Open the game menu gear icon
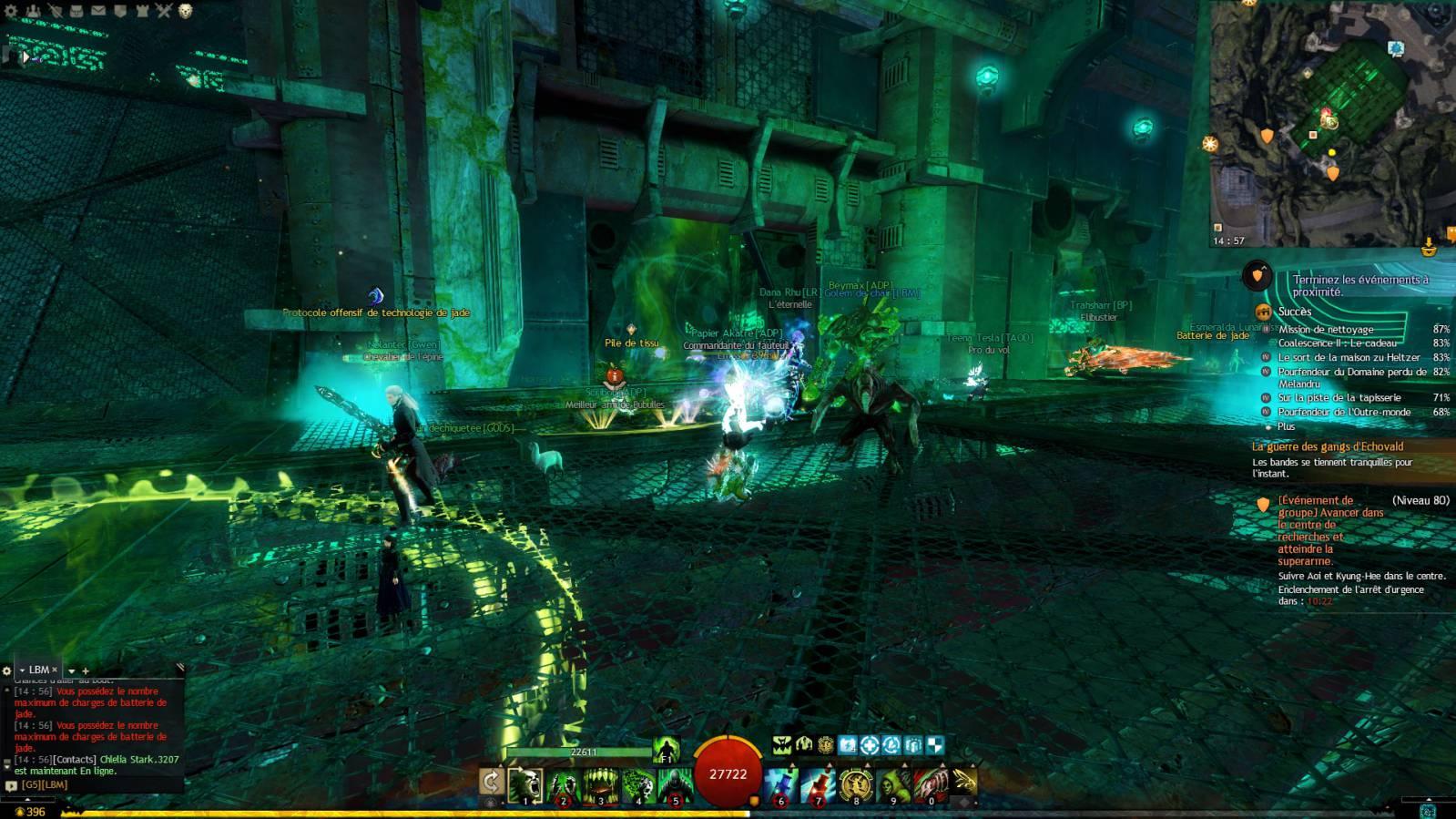1456x819 pixels. (x=11, y=11)
